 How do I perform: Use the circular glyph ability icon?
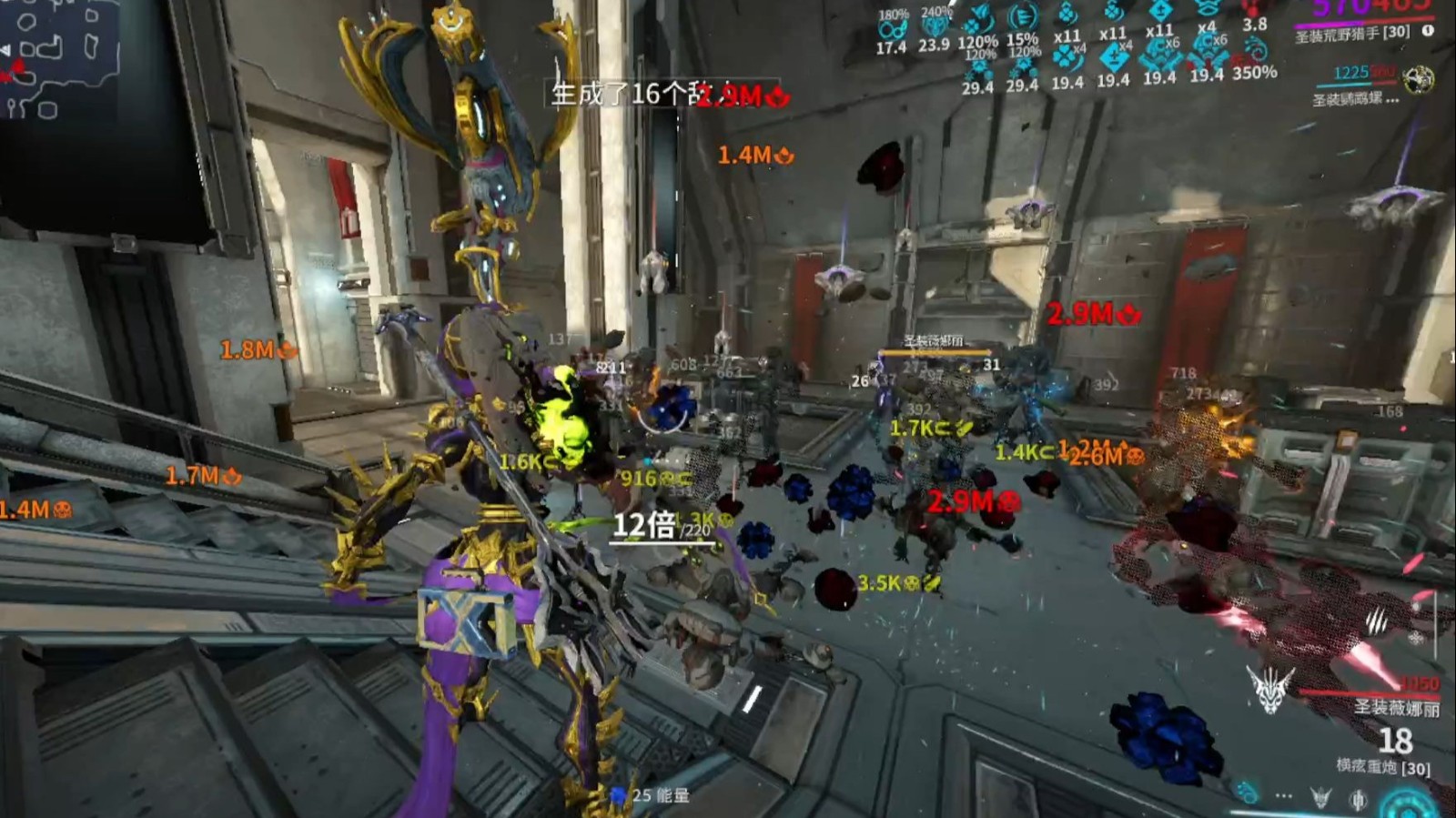tap(1358, 800)
